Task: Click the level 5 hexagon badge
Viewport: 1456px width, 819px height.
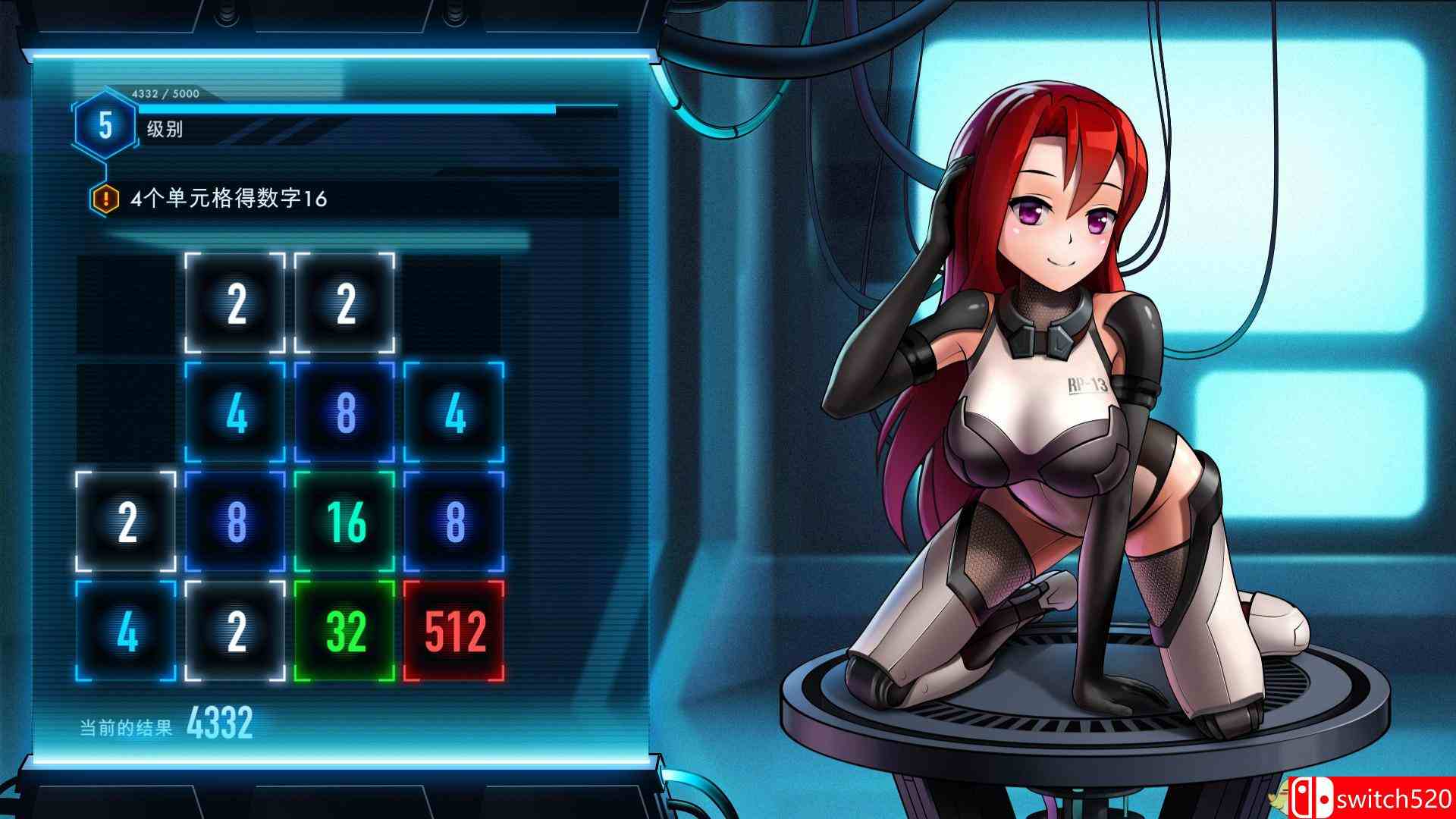Action: (104, 126)
